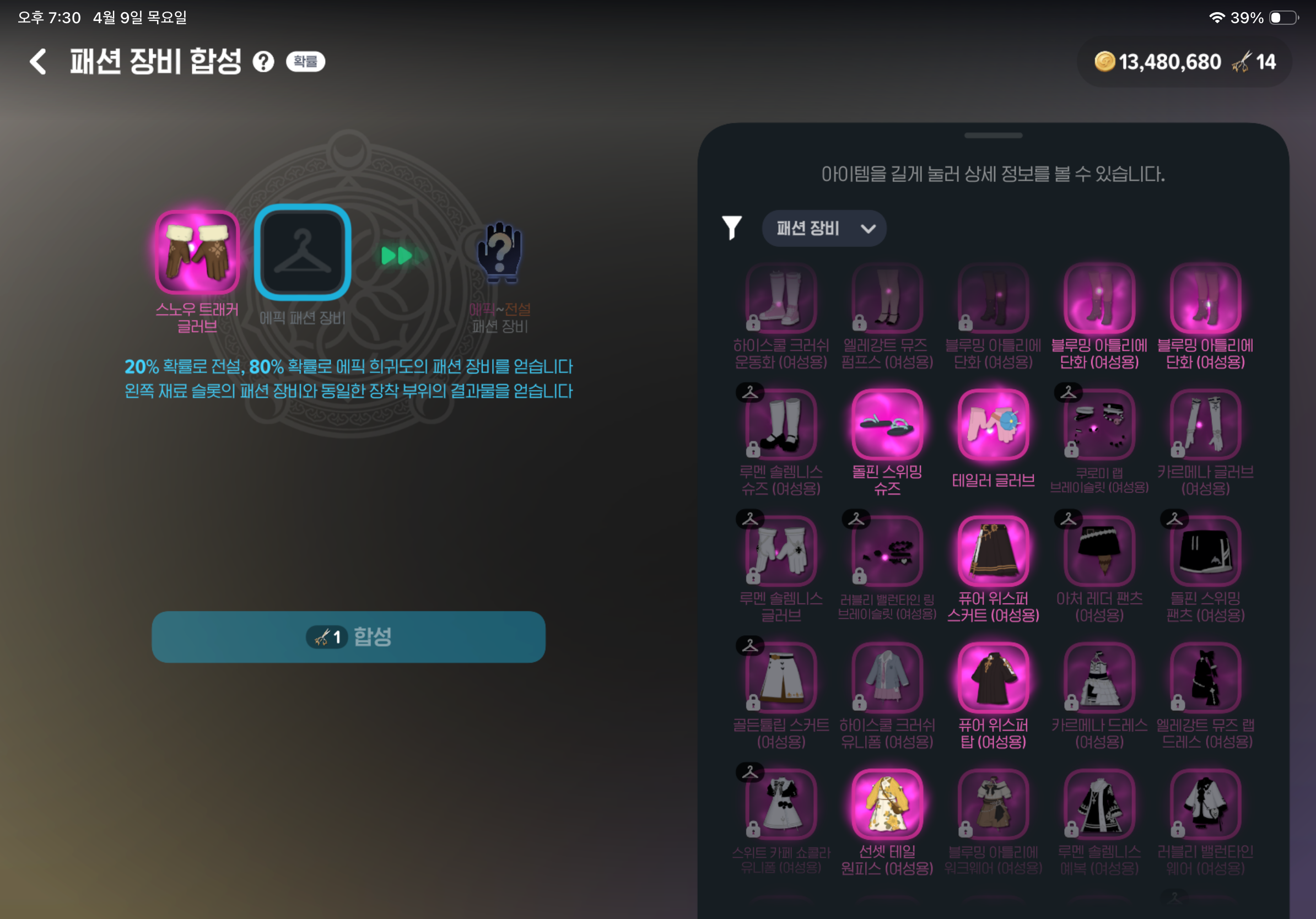Pick the 퓨어 위스퍼 스커트 item

click(x=993, y=552)
